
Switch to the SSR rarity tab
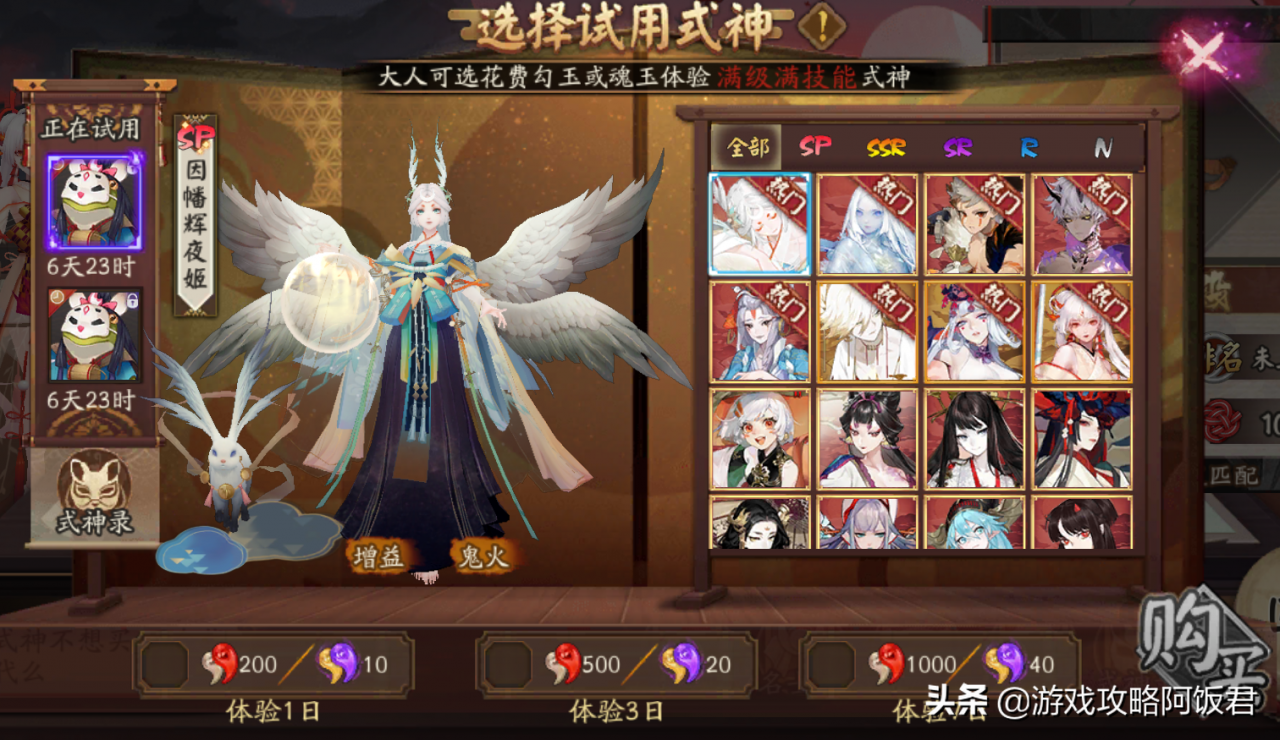tap(889, 147)
